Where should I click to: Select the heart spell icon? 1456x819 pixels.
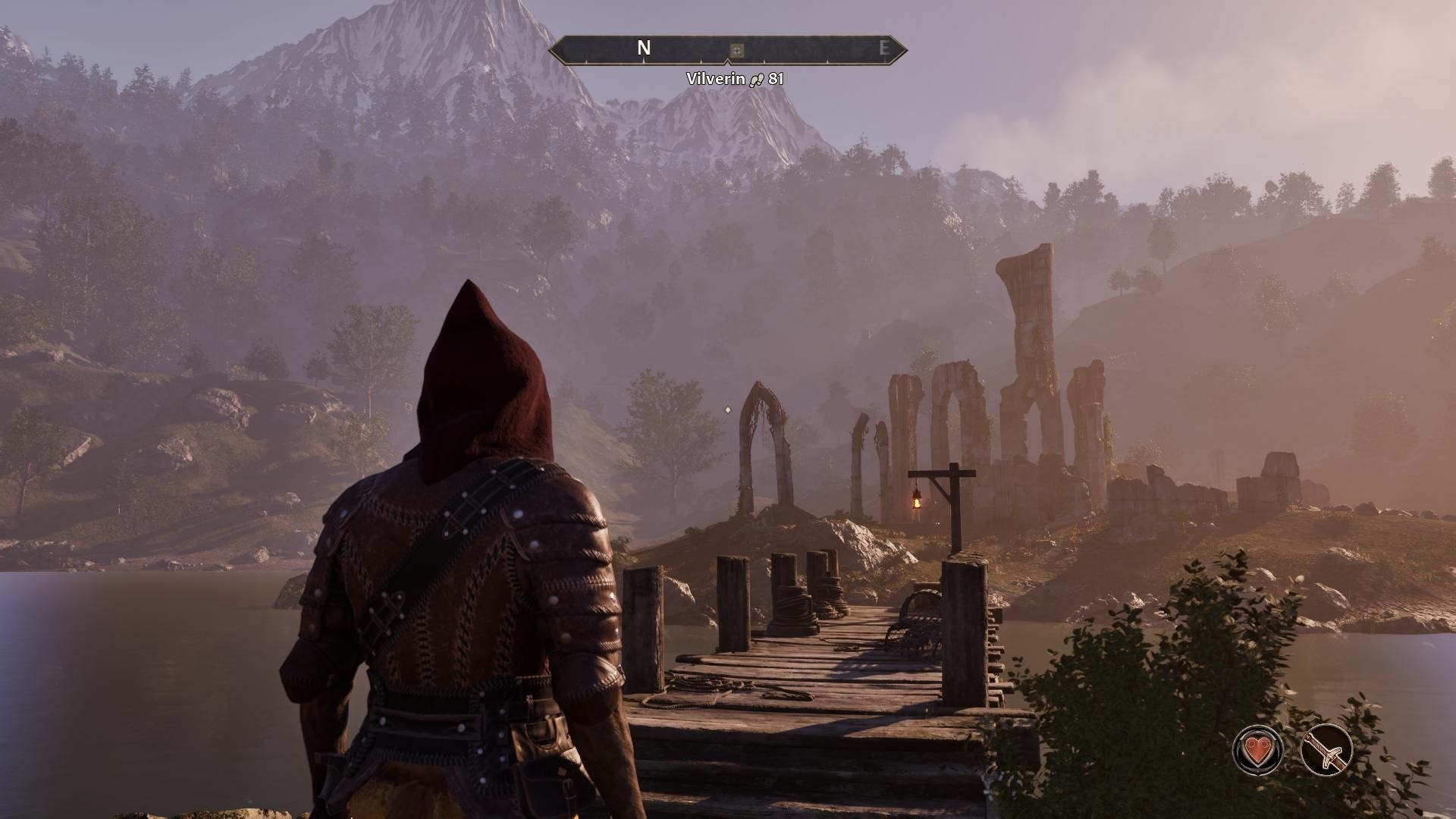1259,749
